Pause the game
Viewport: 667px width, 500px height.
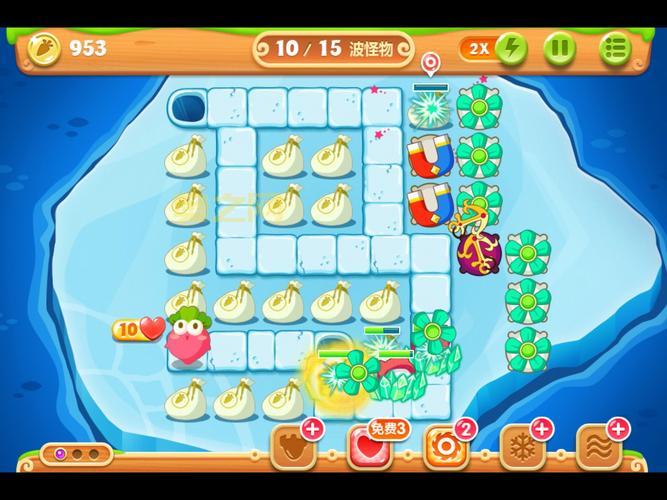click(x=560, y=47)
